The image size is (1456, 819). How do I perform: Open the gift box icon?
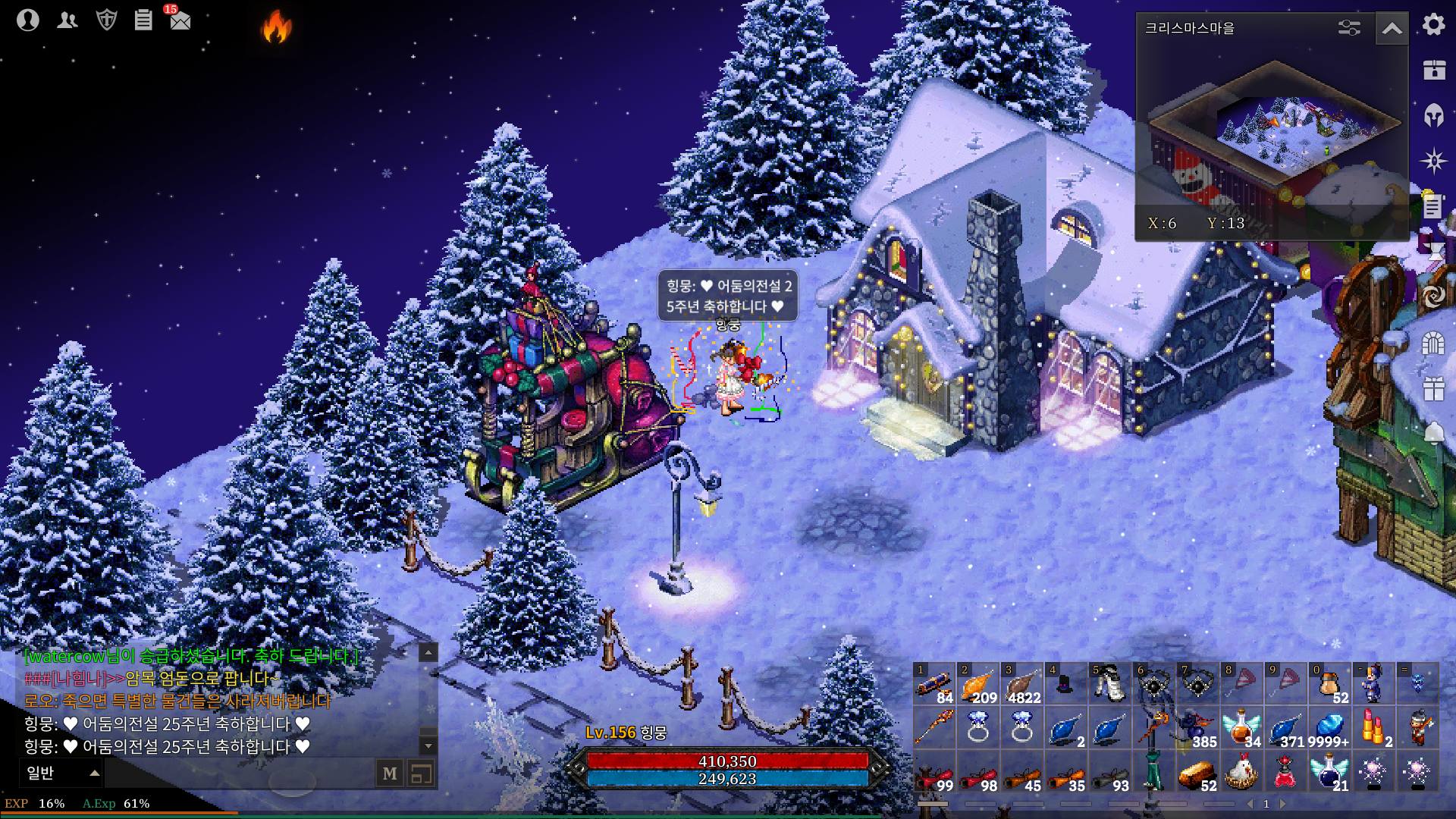(x=1433, y=389)
